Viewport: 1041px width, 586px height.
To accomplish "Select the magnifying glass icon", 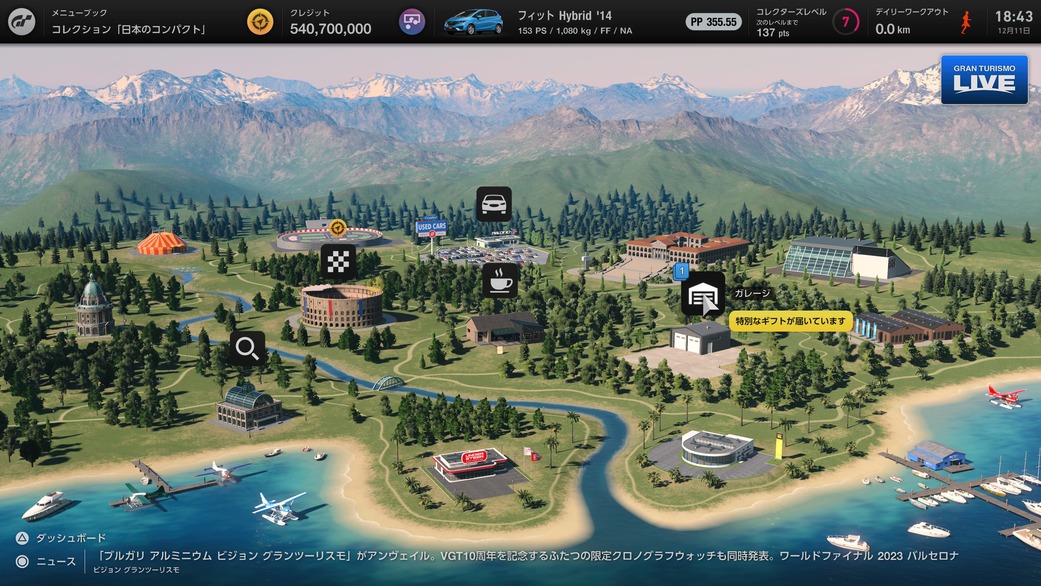I will point(247,348).
